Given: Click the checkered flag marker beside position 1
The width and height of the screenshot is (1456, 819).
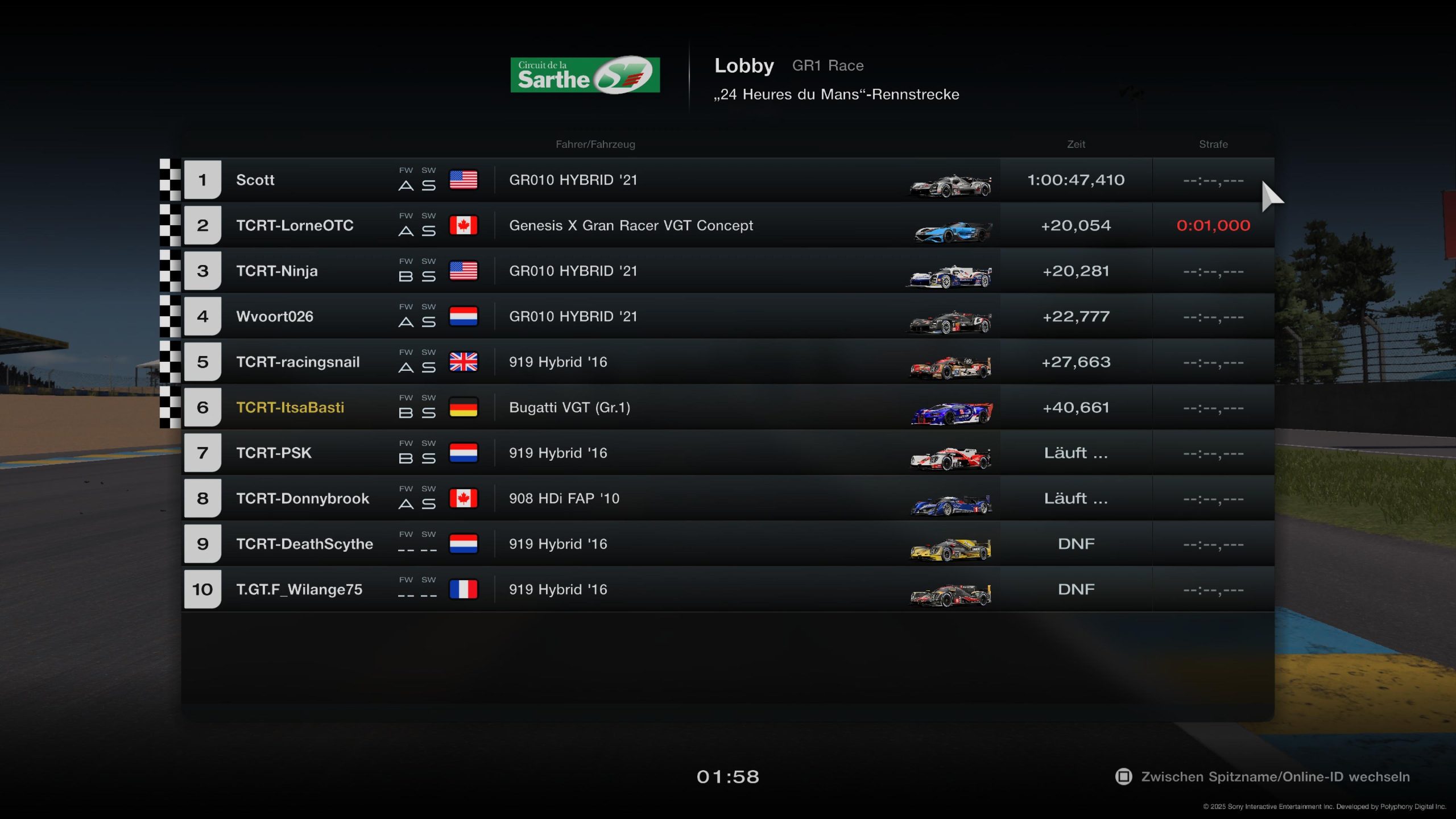Looking at the screenshot, I should click(x=169, y=180).
